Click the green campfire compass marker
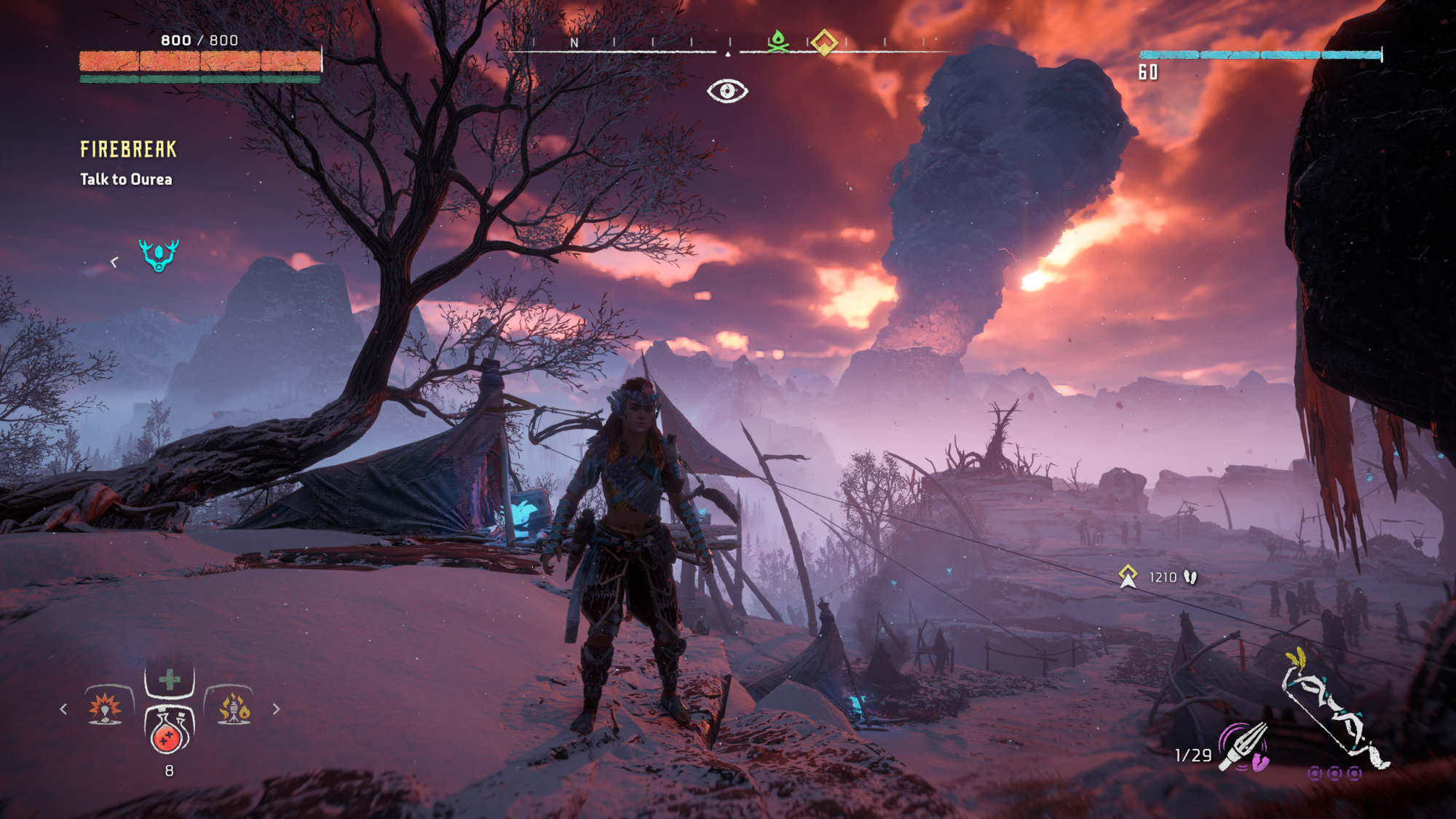This screenshot has width=1456, height=819. [778, 41]
